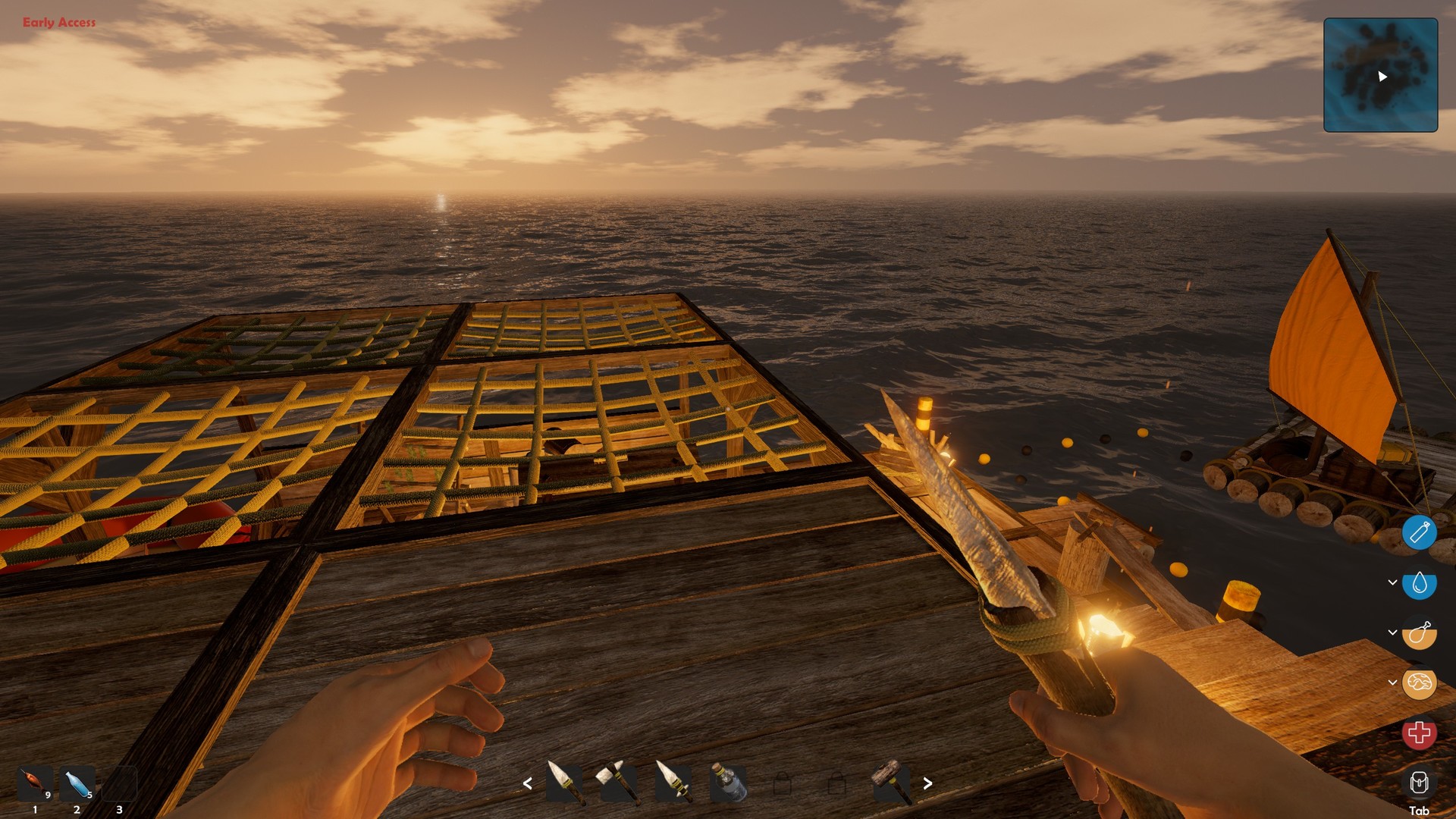The height and width of the screenshot is (819, 1456).
Task: Use the blue water bottle quick slot
Action: pos(77,784)
